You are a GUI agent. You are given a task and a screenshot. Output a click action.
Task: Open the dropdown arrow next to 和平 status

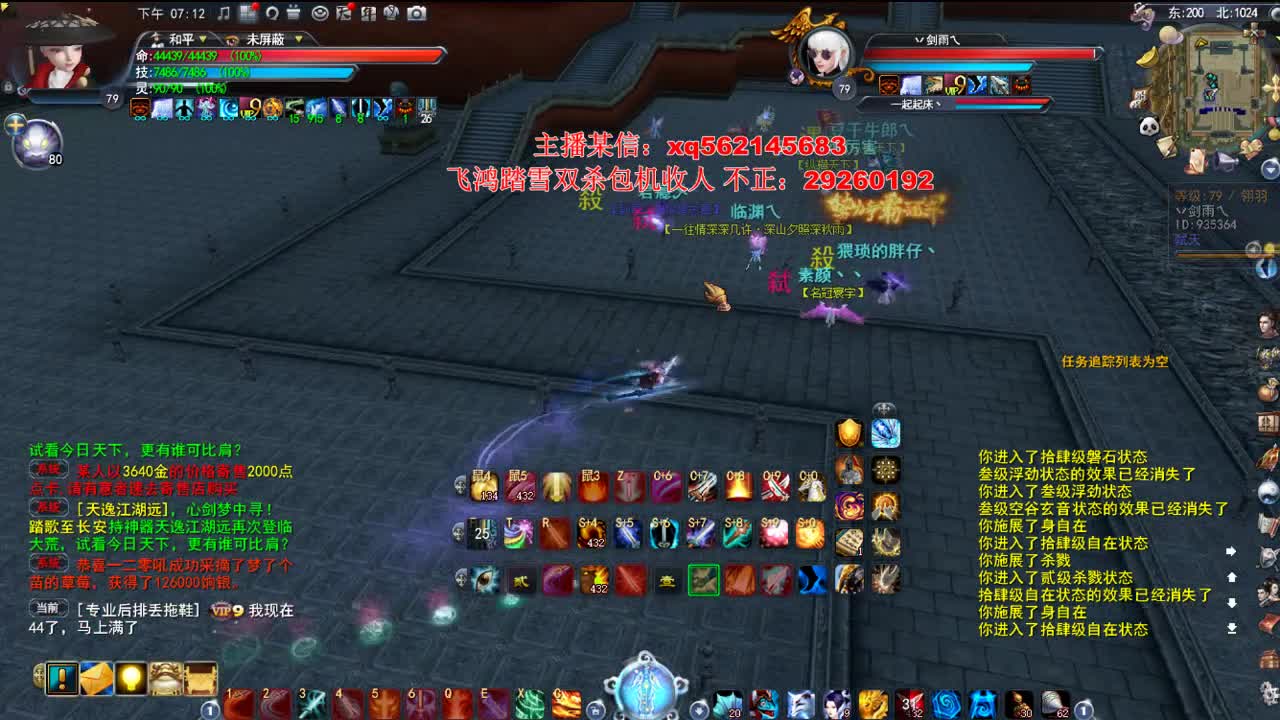click(x=202, y=38)
